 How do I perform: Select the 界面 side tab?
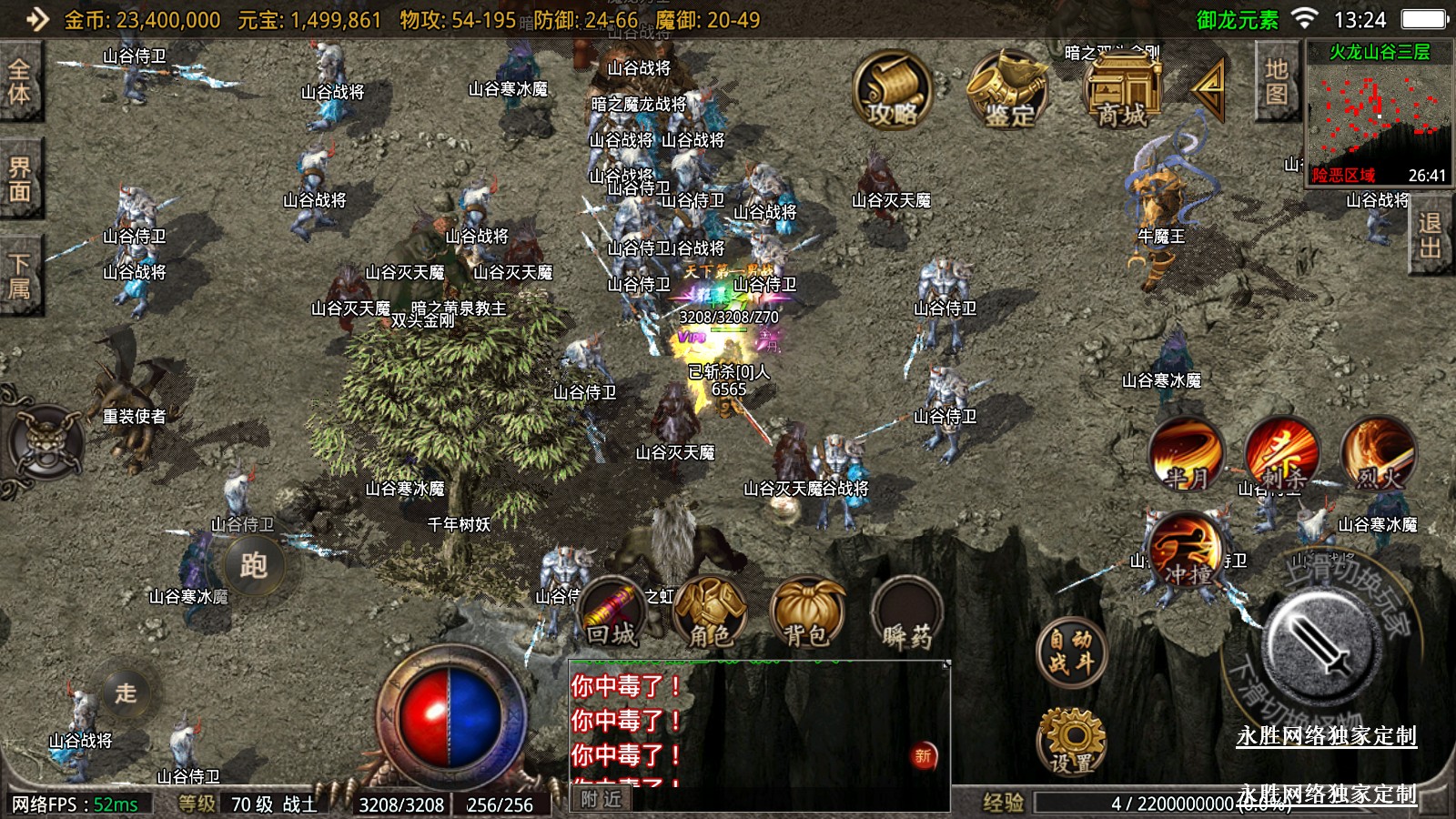19,179
